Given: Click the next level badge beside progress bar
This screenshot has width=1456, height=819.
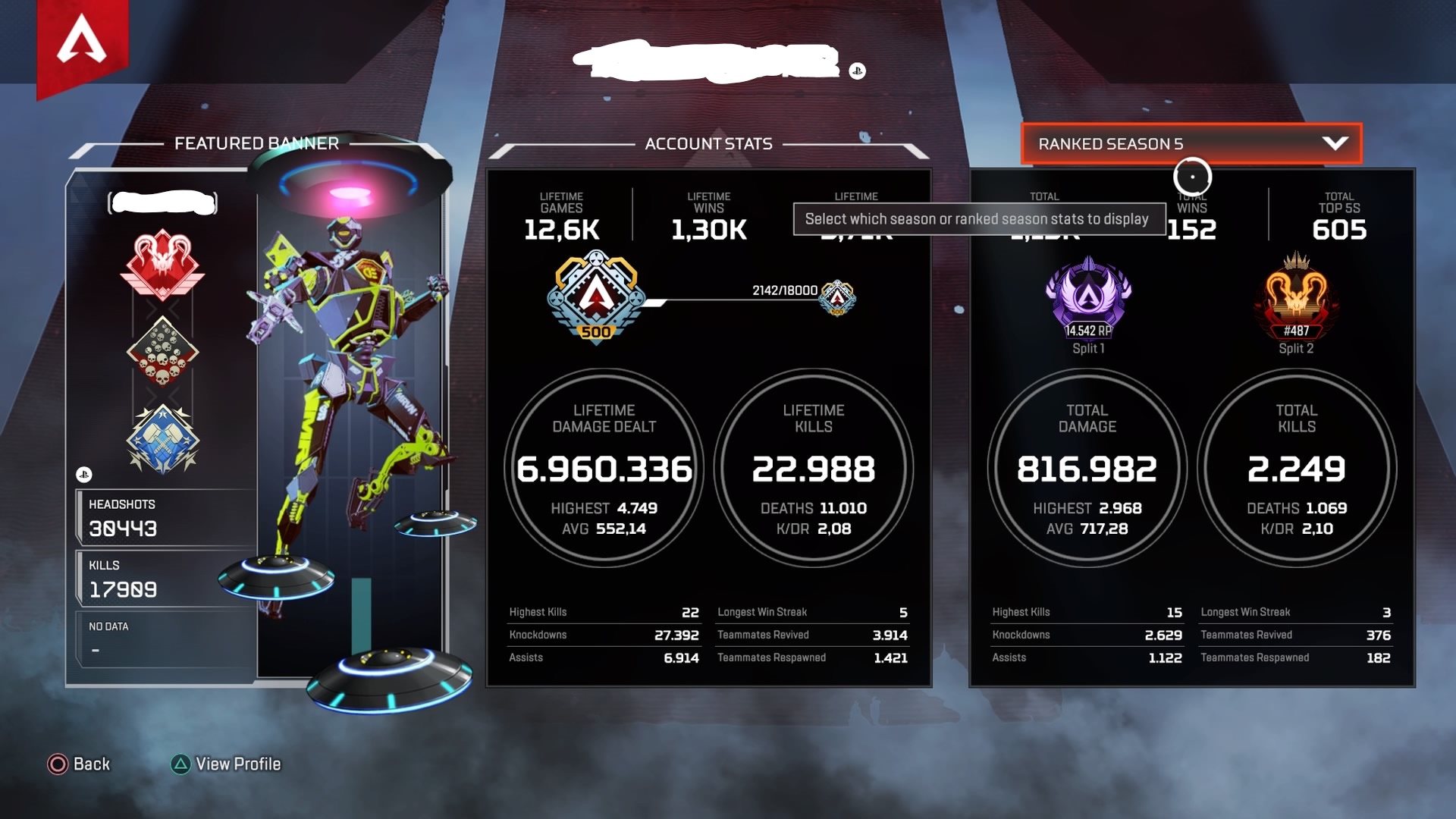Looking at the screenshot, I should pos(837,299).
